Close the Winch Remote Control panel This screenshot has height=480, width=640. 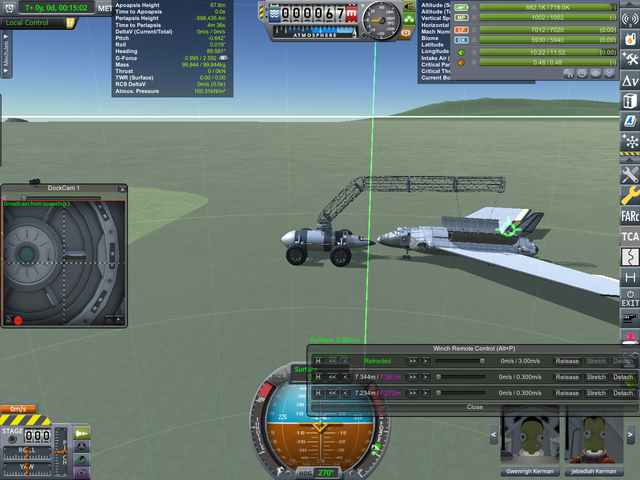(473, 407)
